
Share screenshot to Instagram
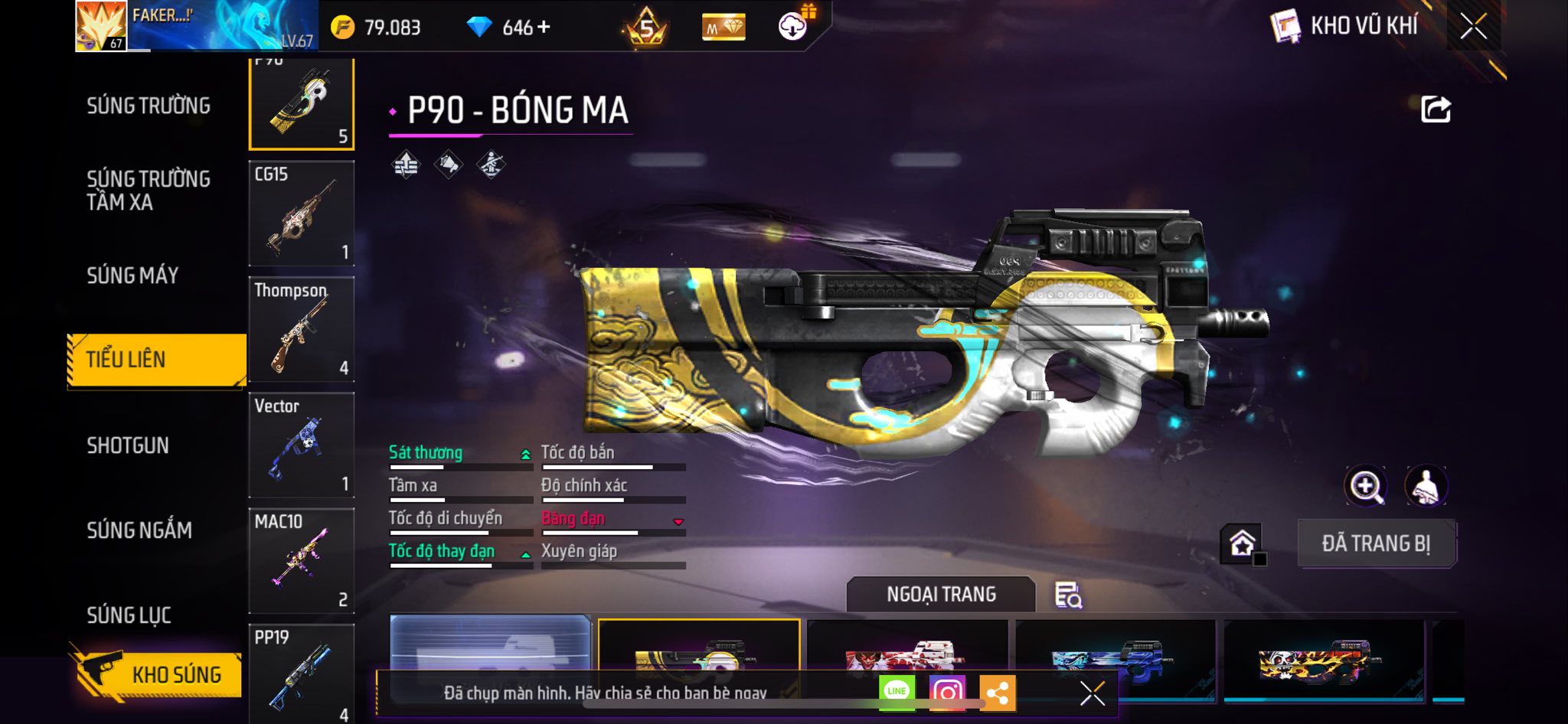point(947,693)
